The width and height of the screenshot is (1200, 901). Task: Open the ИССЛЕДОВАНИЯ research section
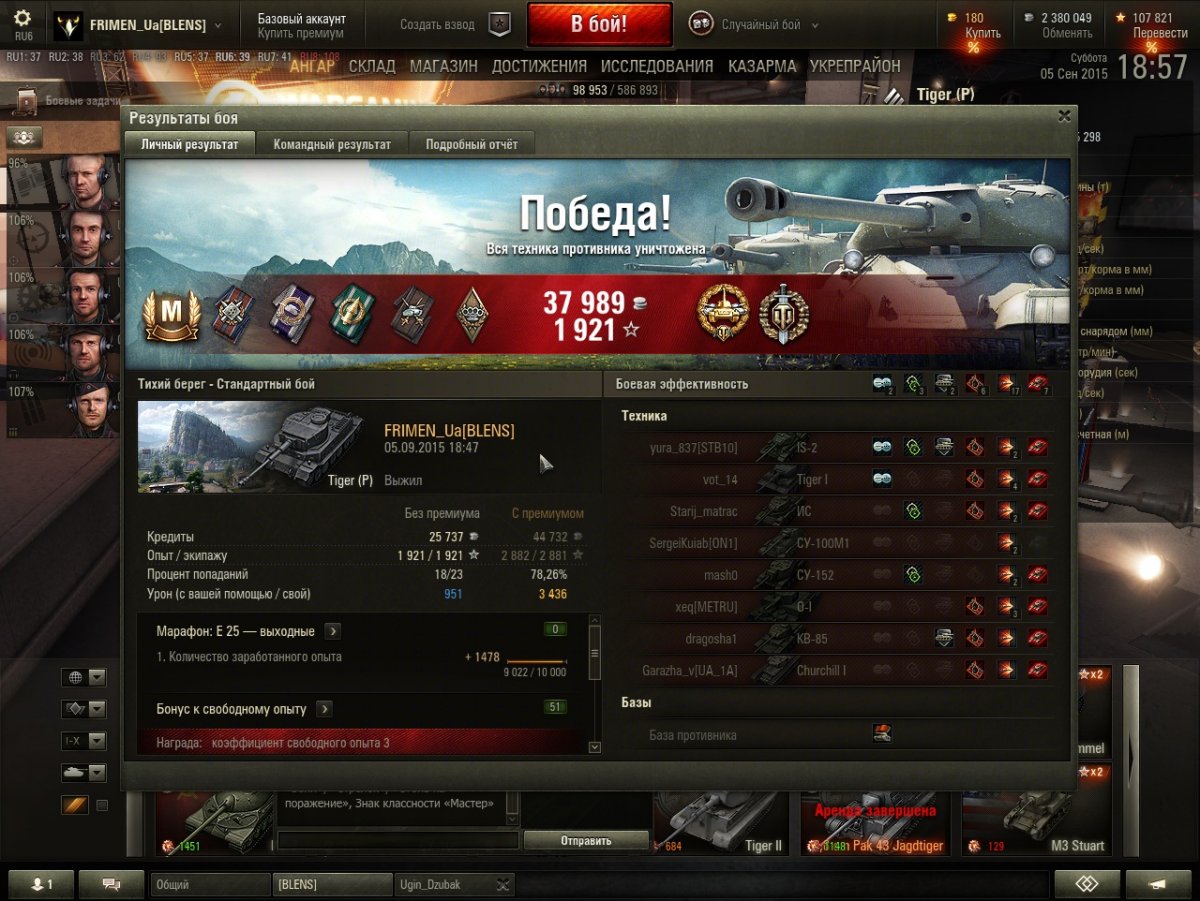coord(657,66)
